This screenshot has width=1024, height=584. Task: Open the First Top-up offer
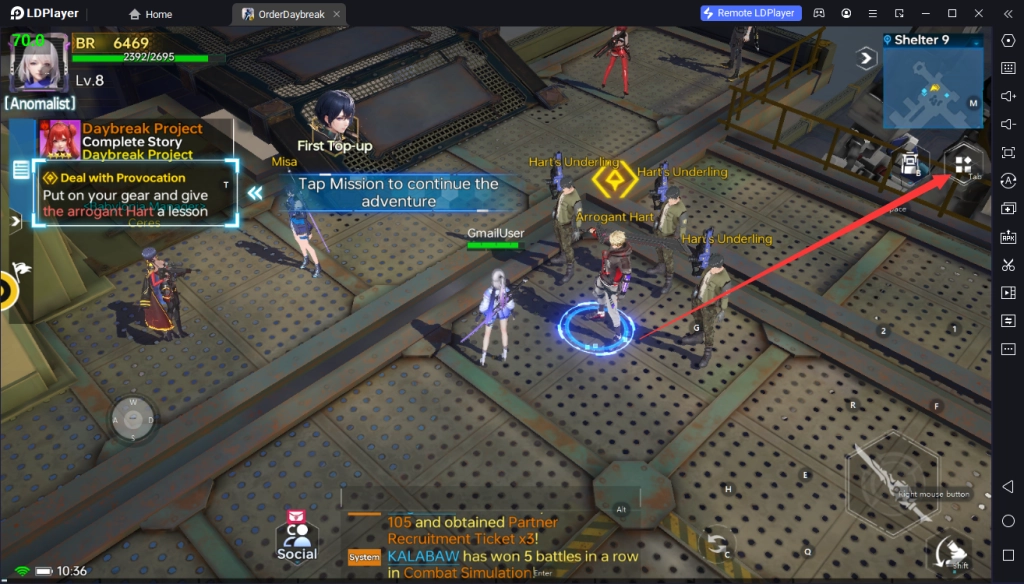(x=335, y=120)
